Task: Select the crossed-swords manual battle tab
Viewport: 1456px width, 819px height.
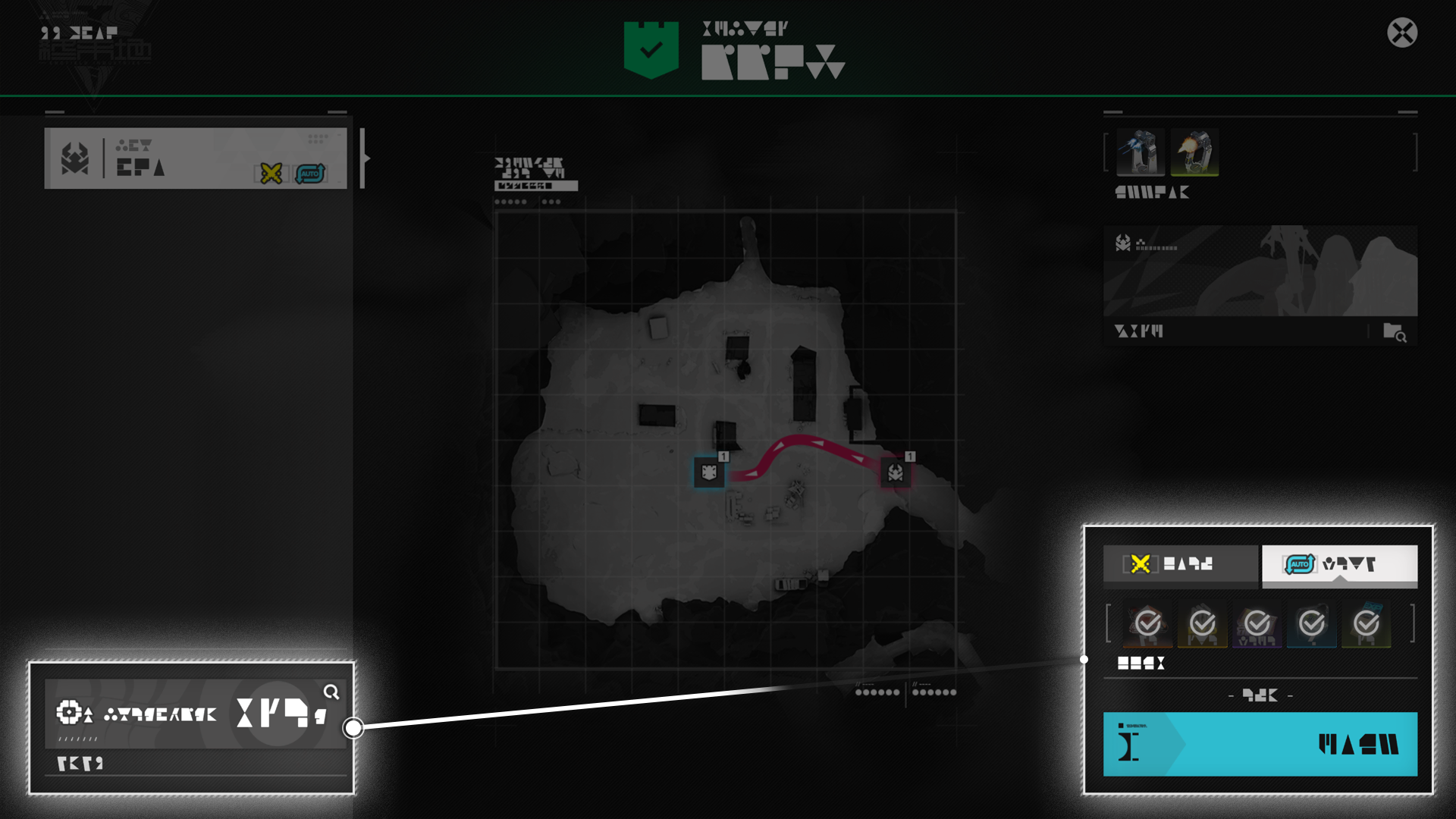Action: 1180,564
